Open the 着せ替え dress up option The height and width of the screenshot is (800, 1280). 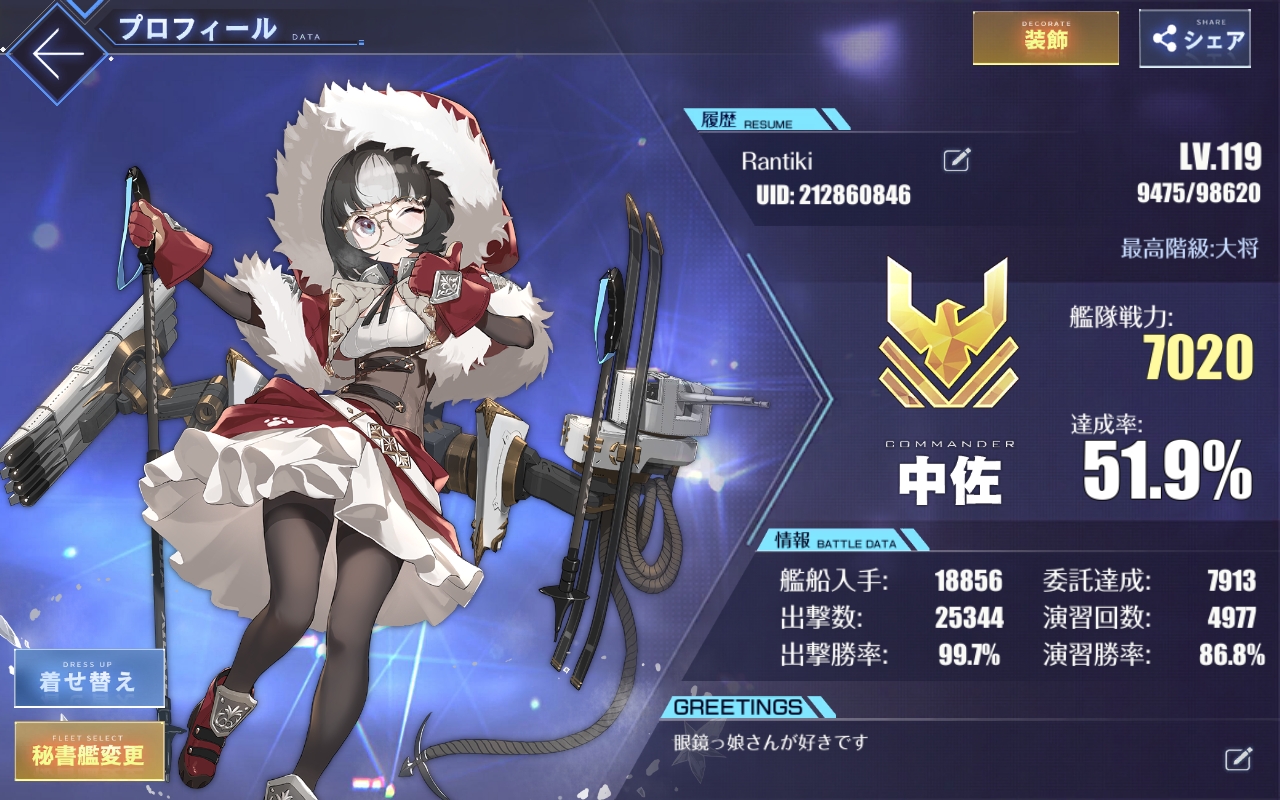click(x=89, y=678)
